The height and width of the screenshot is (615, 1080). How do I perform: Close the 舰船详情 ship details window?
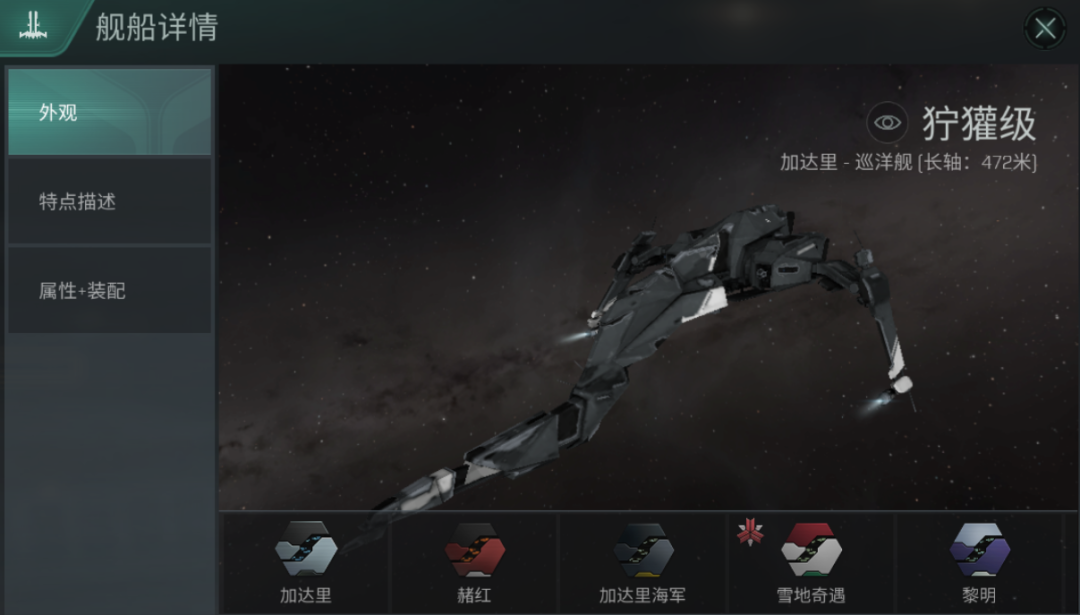(1045, 28)
